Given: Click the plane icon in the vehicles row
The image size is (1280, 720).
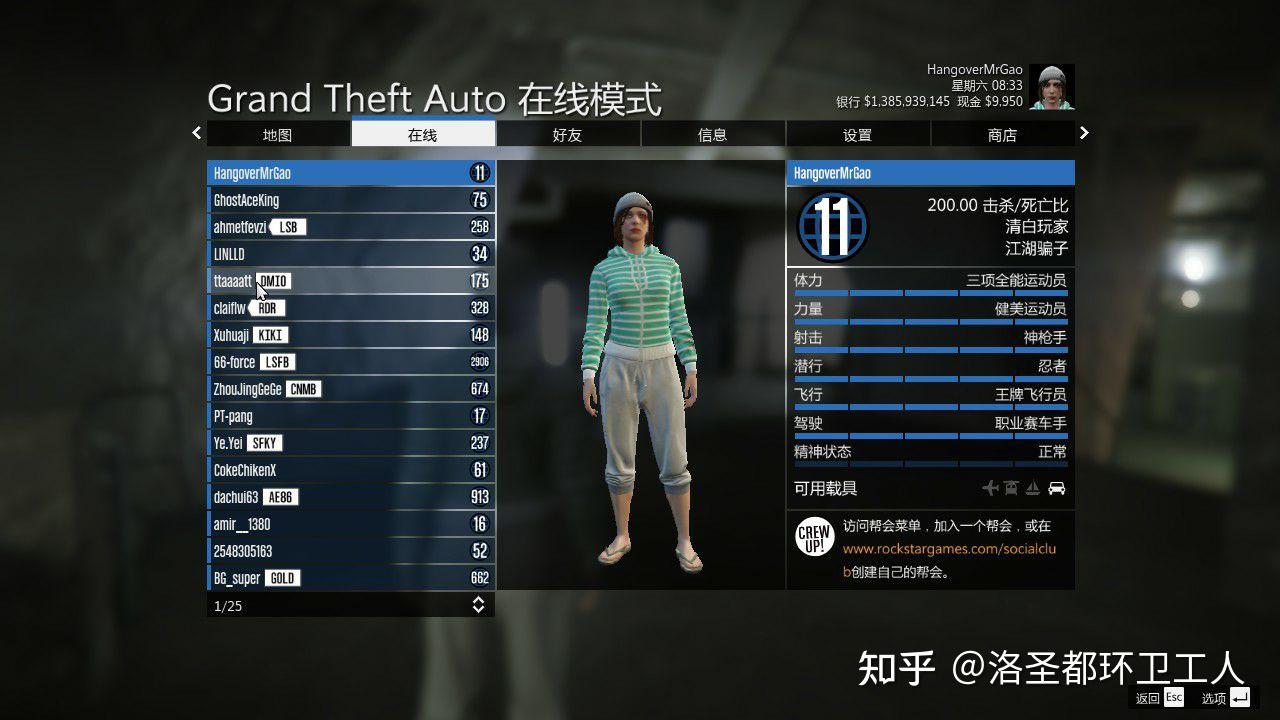Looking at the screenshot, I should pos(988,488).
